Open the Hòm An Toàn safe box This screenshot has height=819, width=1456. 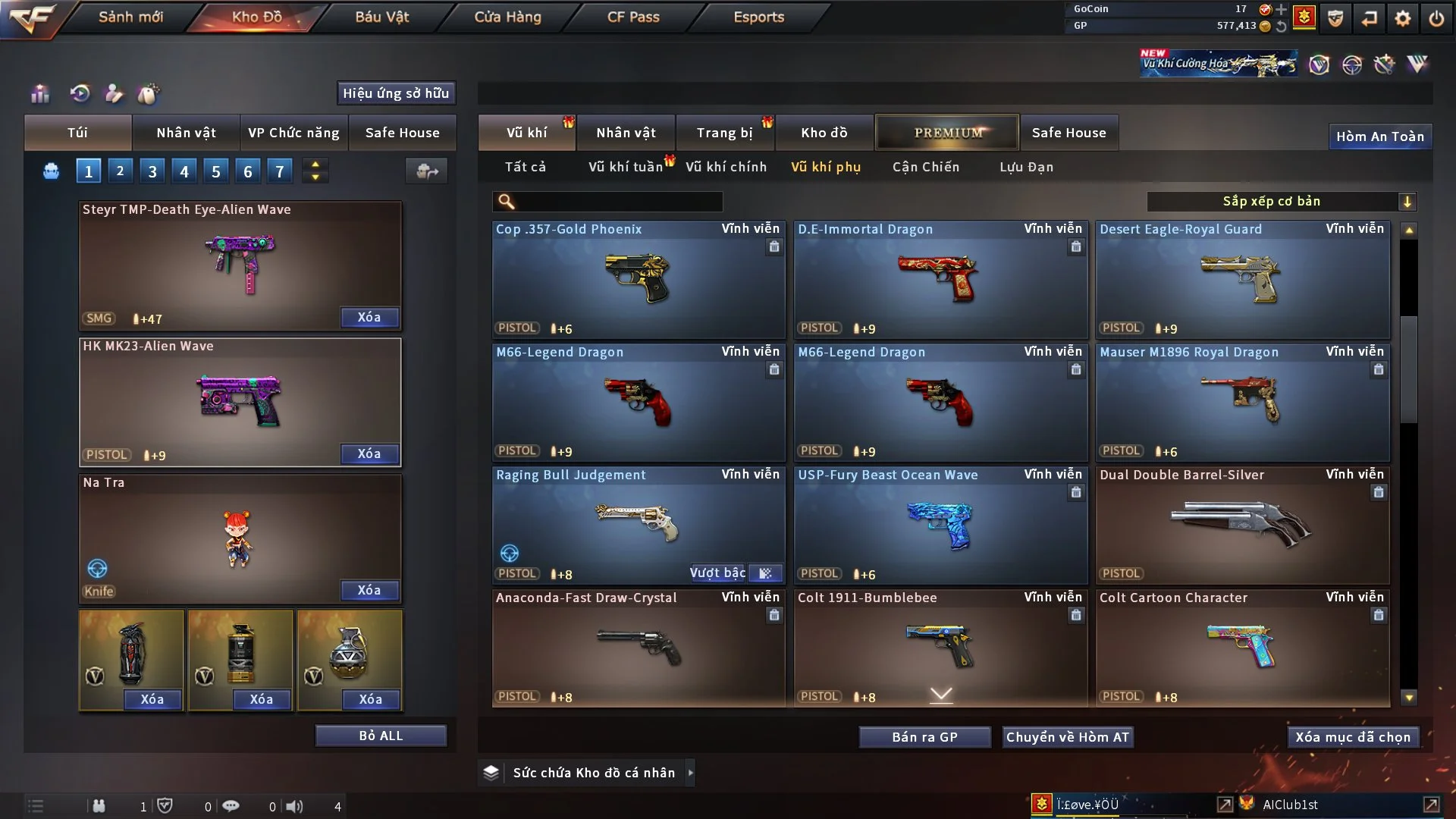click(x=1379, y=136)
